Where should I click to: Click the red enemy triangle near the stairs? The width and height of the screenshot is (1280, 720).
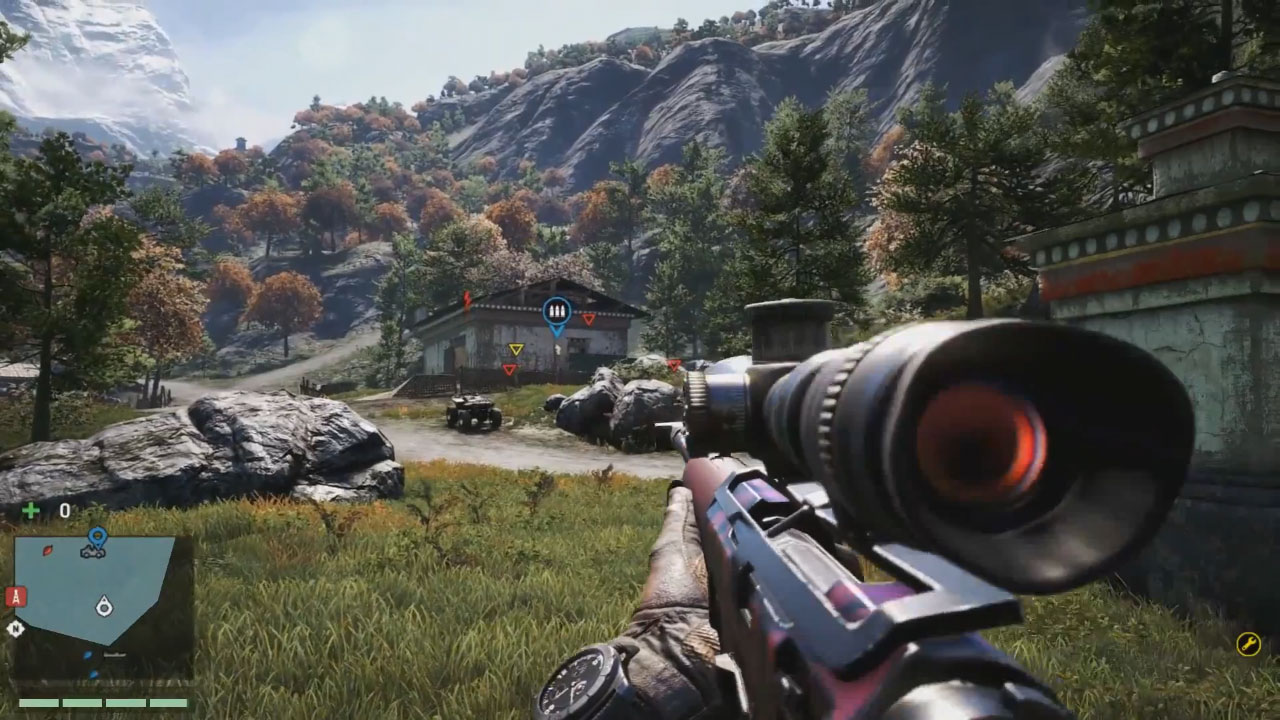point(674,364)
